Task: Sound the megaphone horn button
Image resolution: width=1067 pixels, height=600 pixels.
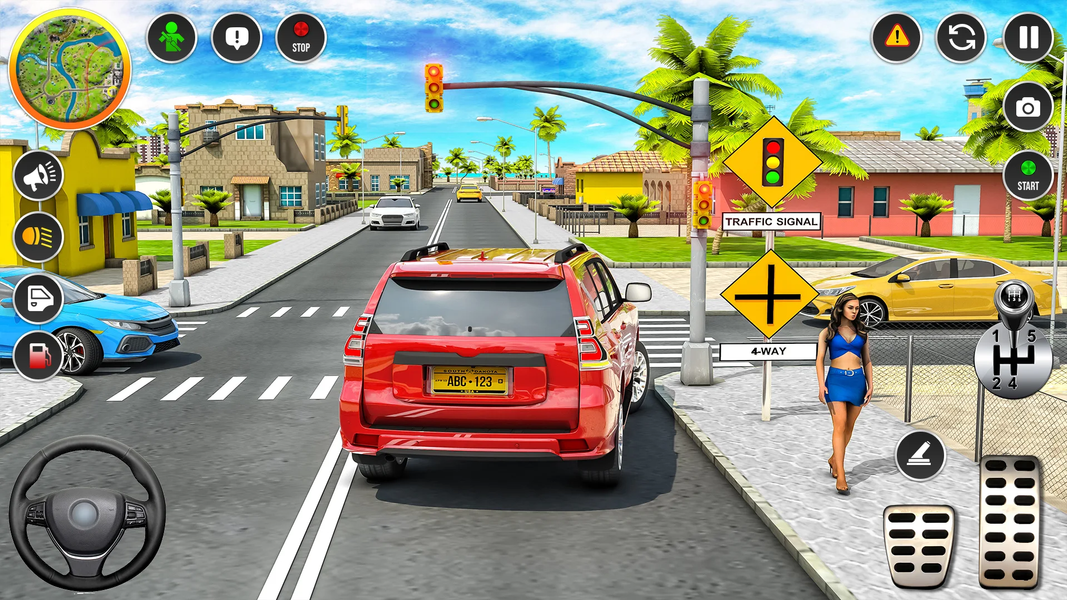Action: (39, 177)
